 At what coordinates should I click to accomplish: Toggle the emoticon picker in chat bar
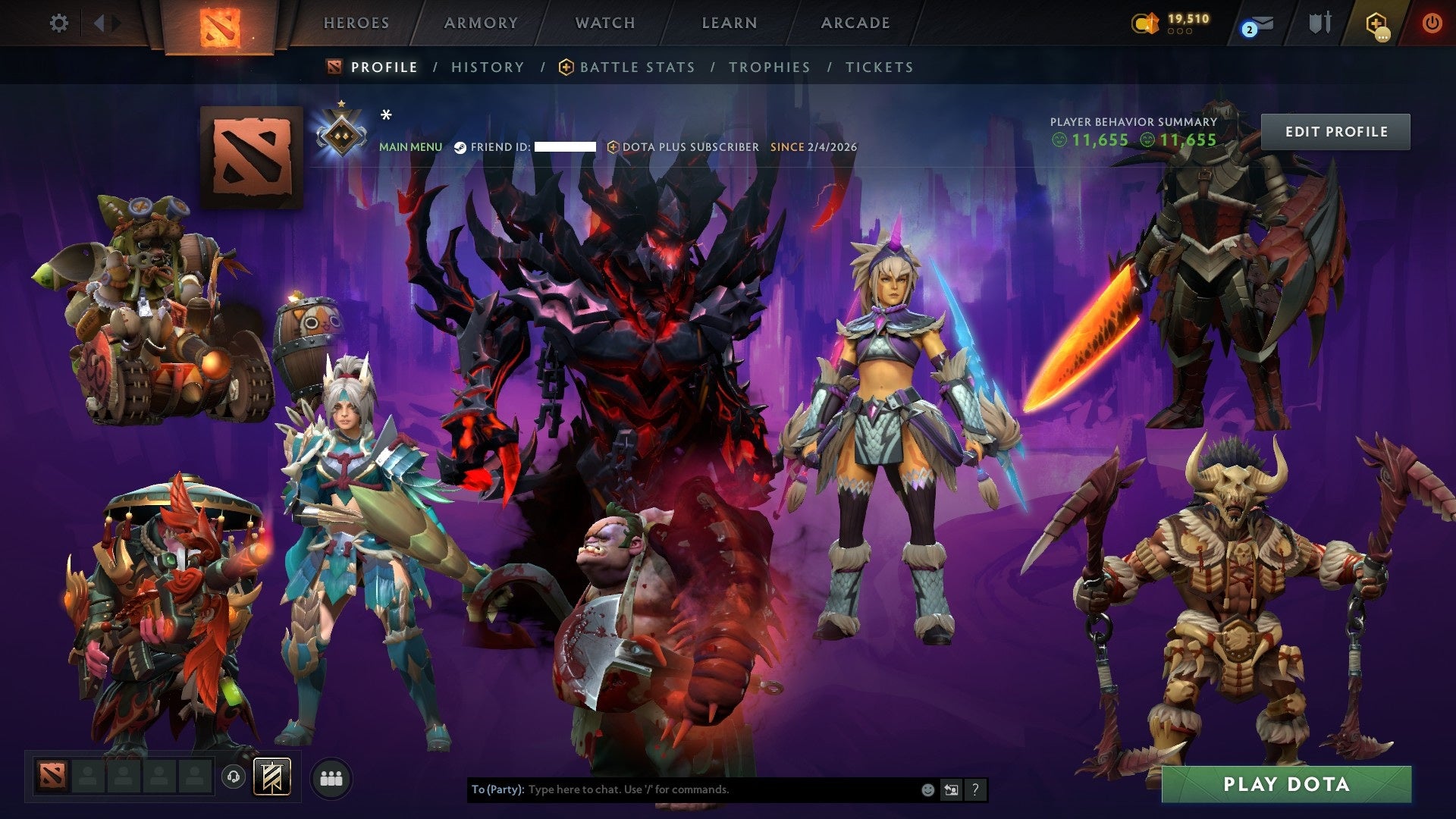click(927, 789)
